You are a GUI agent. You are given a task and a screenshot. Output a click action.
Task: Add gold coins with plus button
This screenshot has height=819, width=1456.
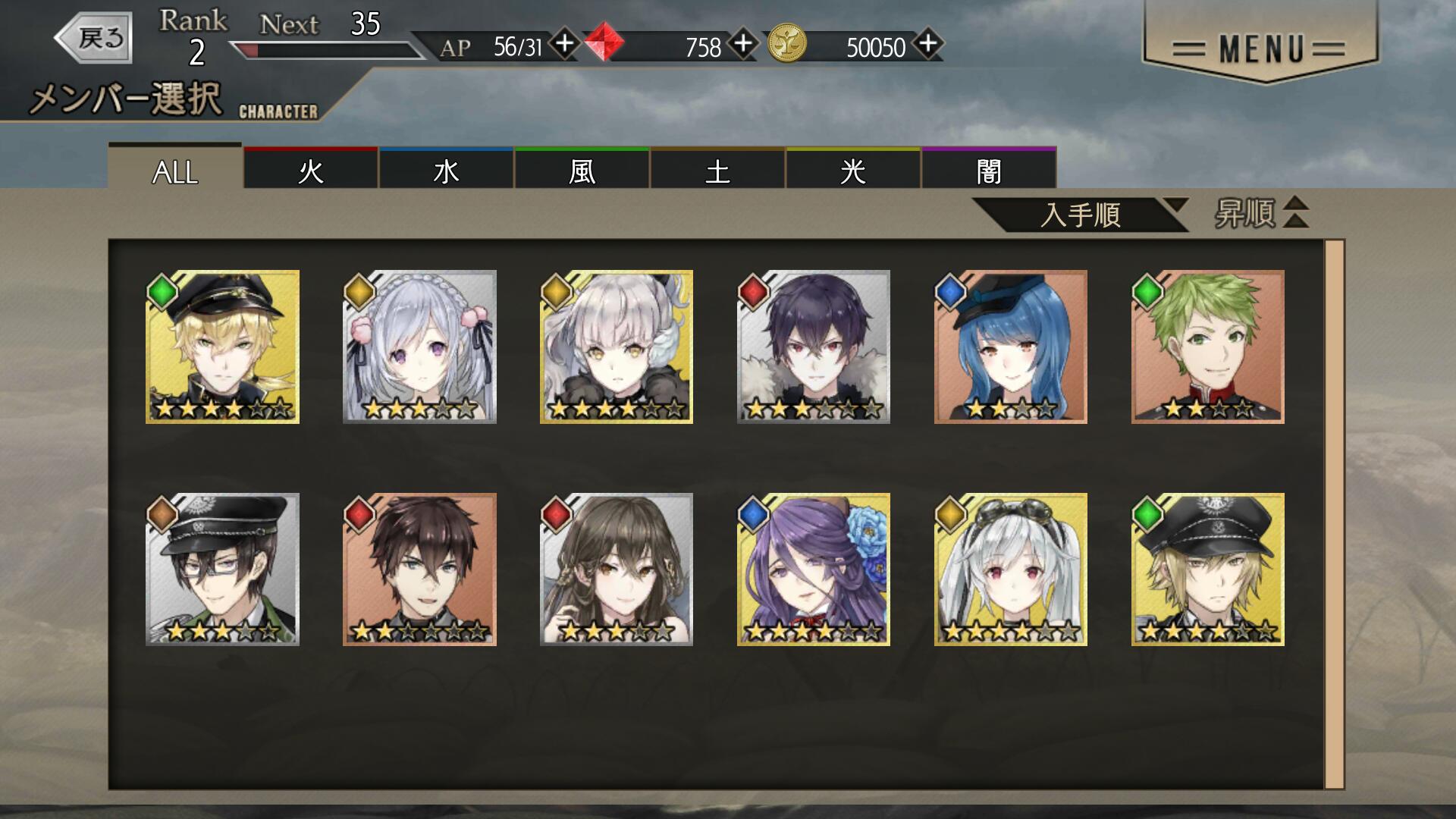pos(928,44)
